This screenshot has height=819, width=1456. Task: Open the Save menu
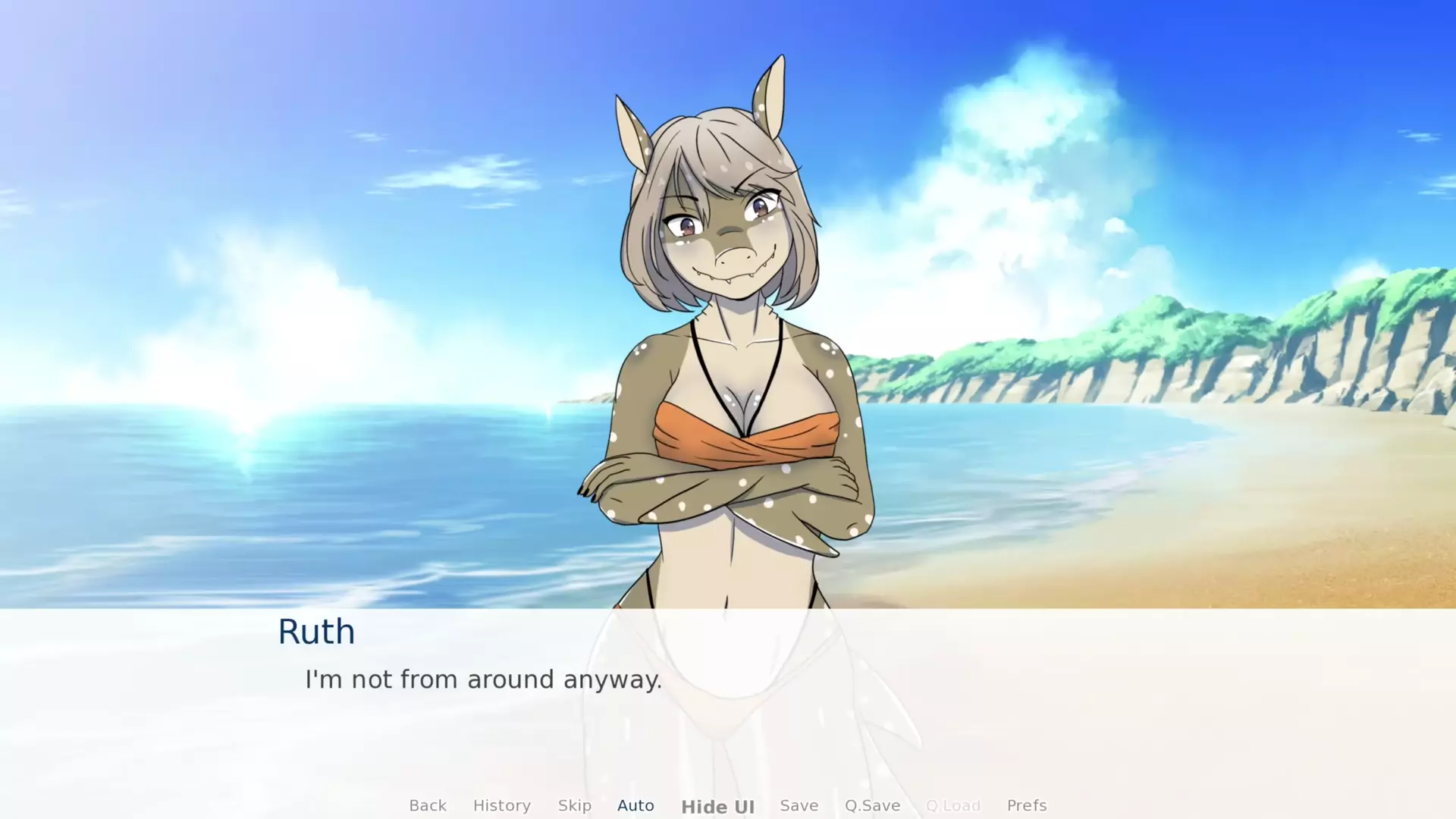(x=799, y=805)
